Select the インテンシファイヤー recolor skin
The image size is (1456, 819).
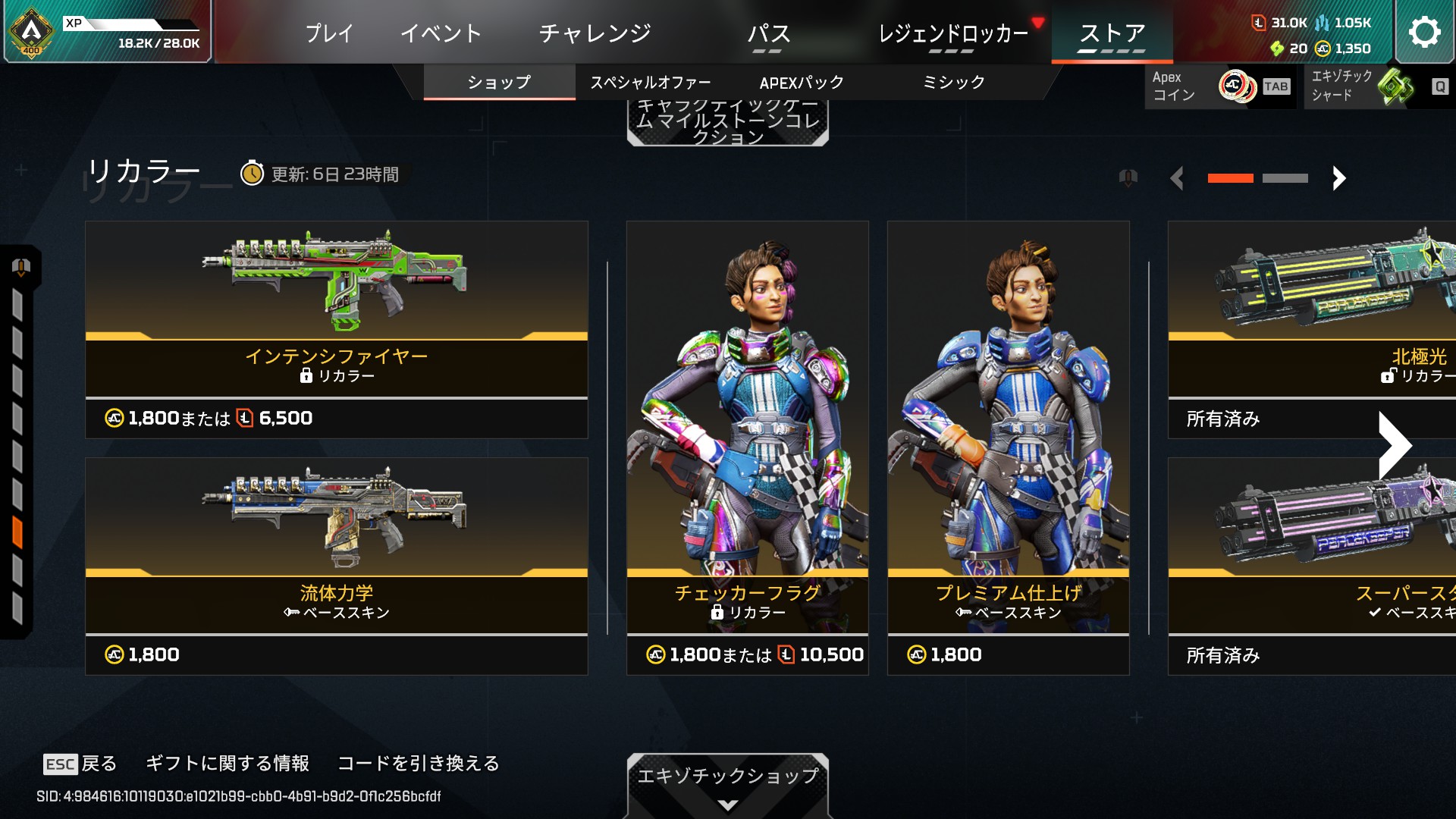(336, 329)
